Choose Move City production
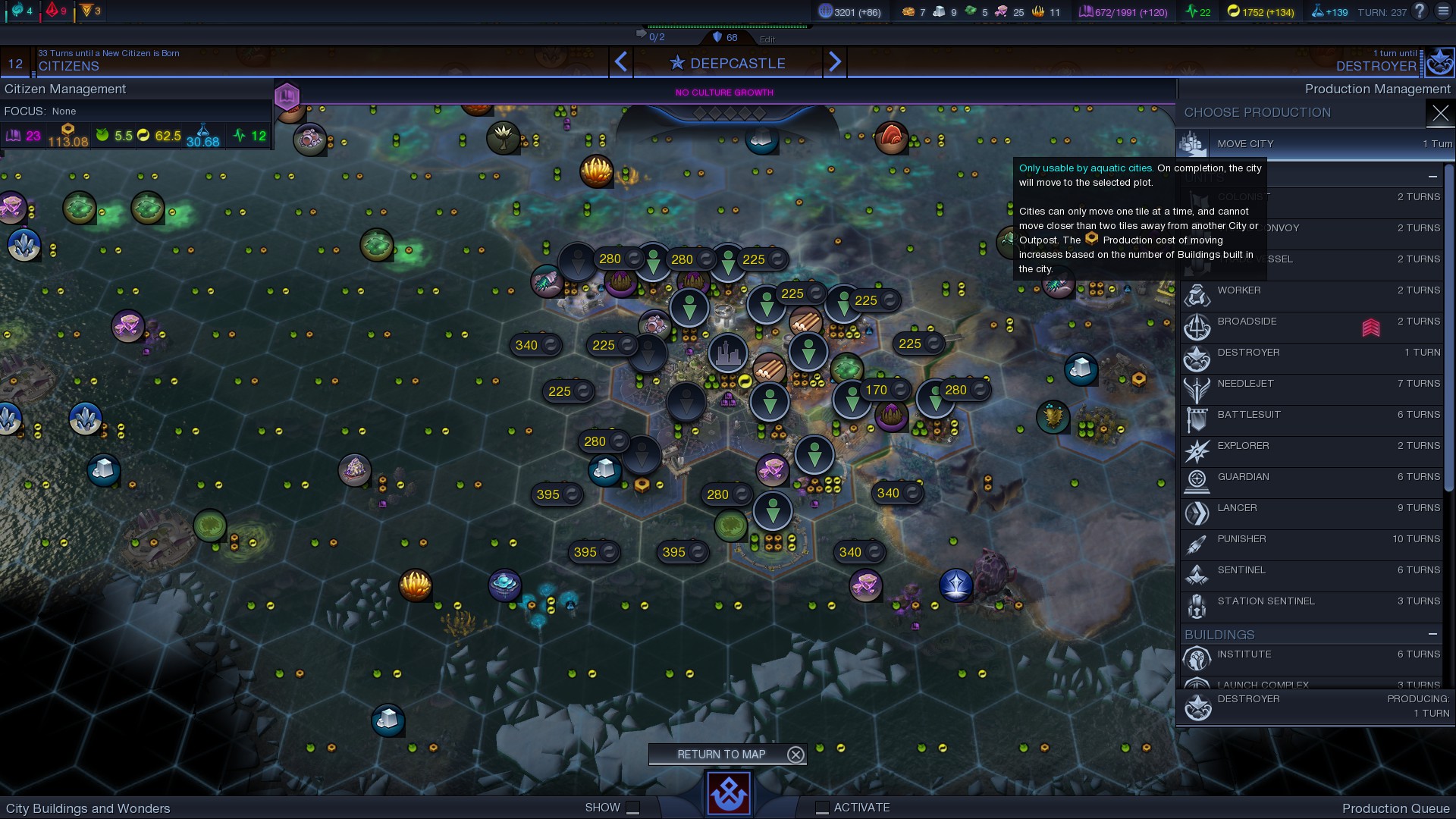The width and height of the screenshot is (1456, 819). coord(1312,144)
